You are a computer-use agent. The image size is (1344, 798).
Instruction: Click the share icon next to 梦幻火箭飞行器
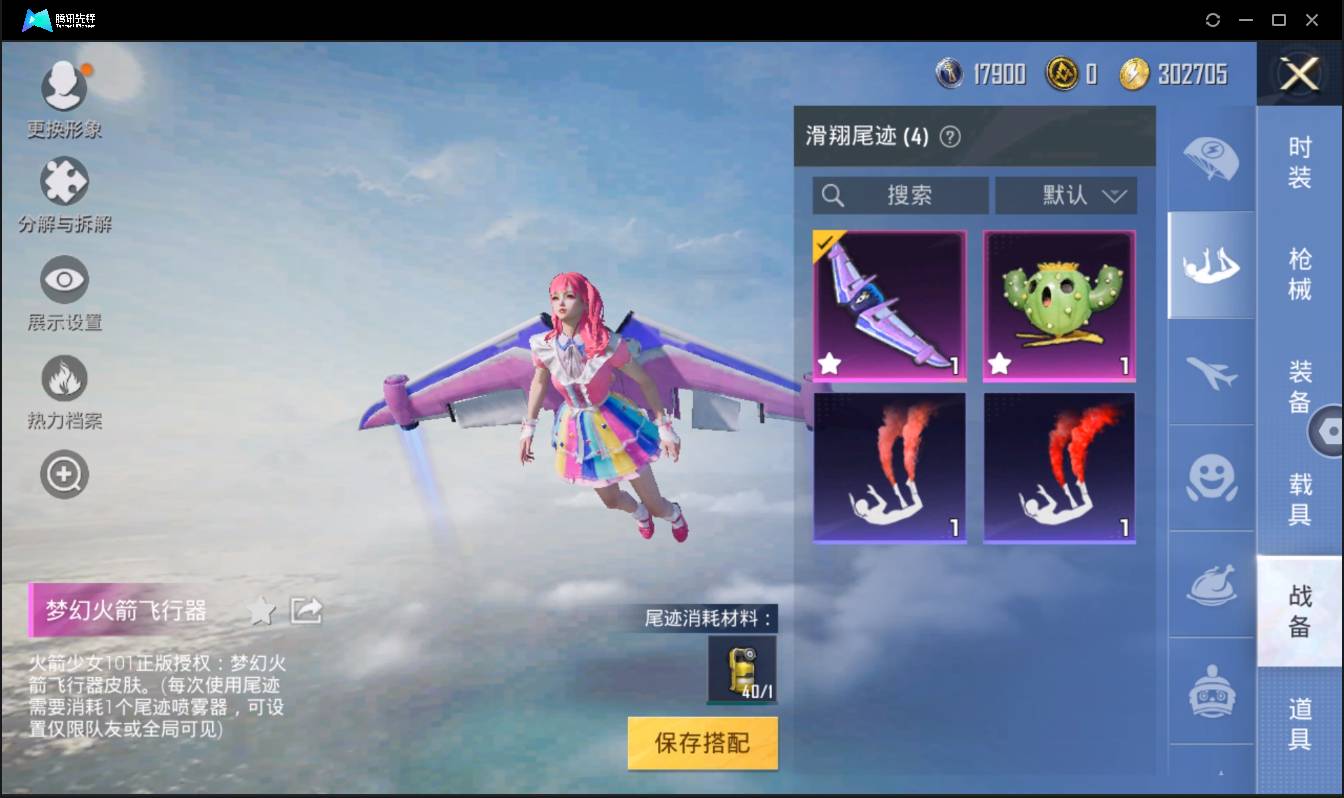306,609
